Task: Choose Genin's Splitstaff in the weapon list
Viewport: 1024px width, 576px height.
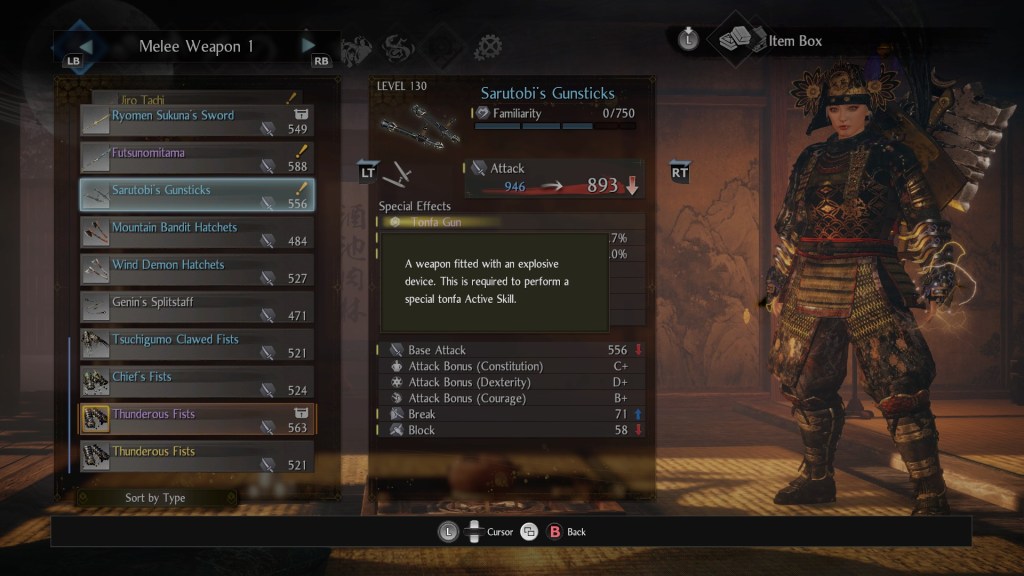Action: click(197, 307)
